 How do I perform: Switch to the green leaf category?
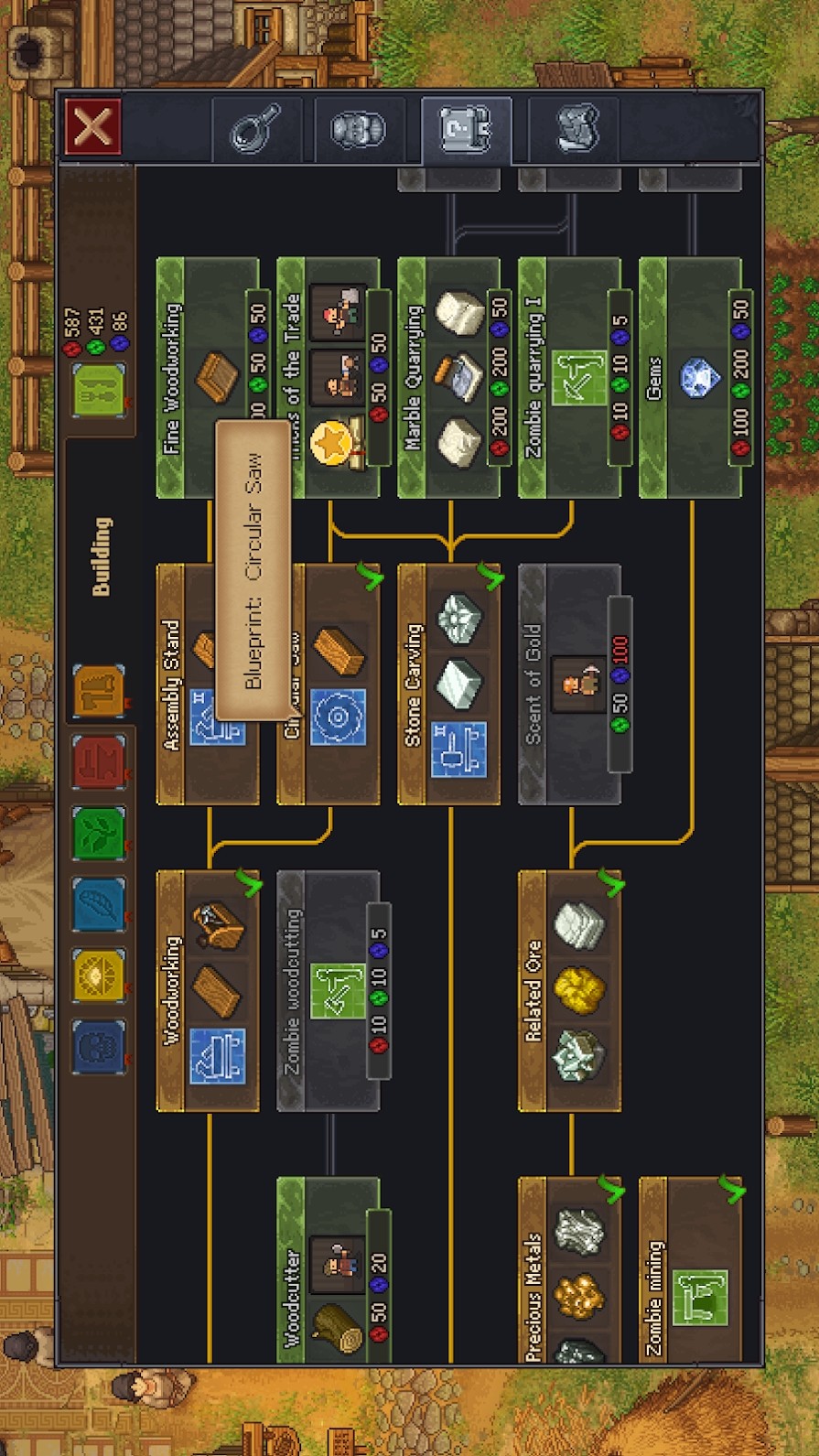pyautogui.click(x=99, y=832)
